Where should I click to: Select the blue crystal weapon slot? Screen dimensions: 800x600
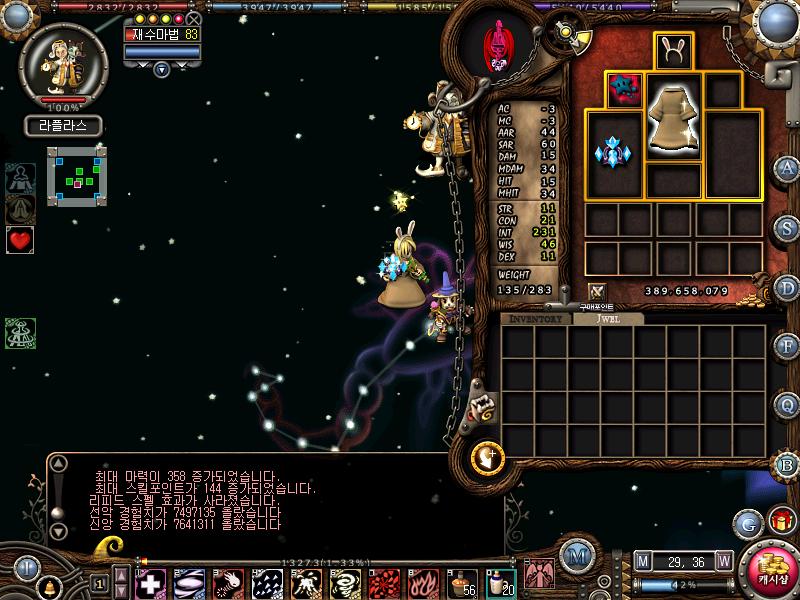614,153
